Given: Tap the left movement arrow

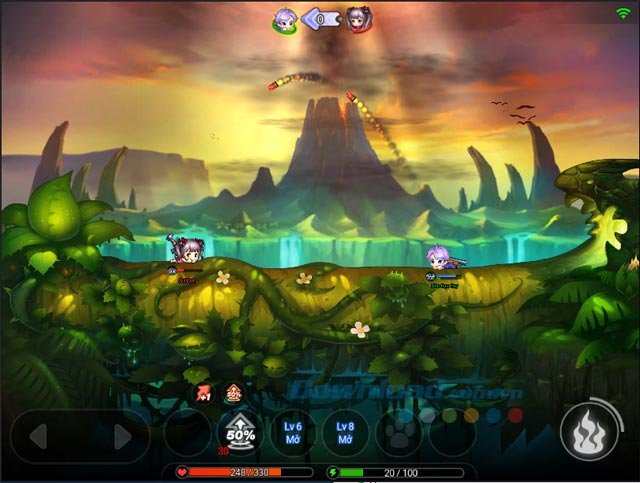Looking at the screenshot, I should [x=38, y=436].
